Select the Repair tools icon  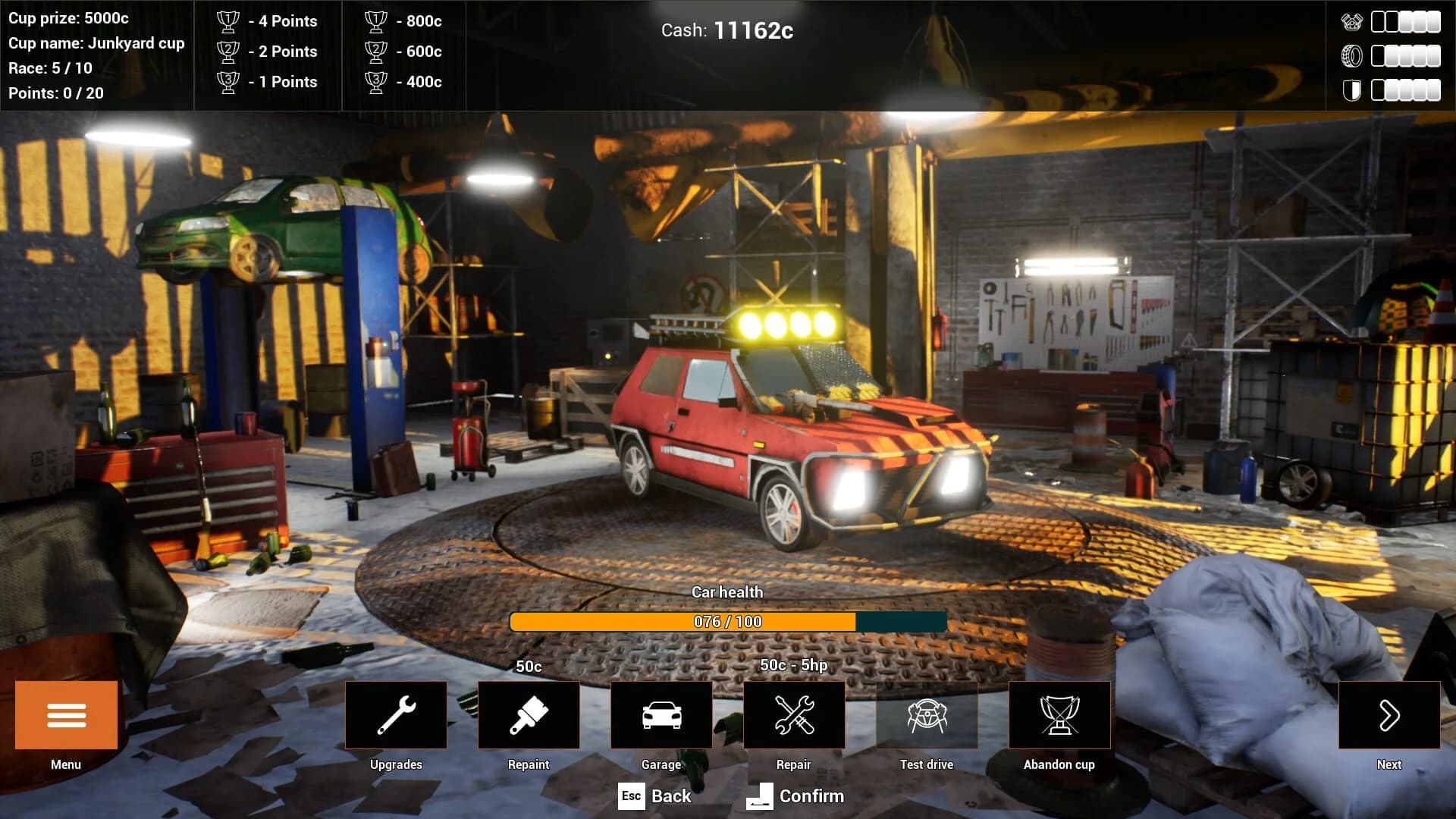pos(793,714)
